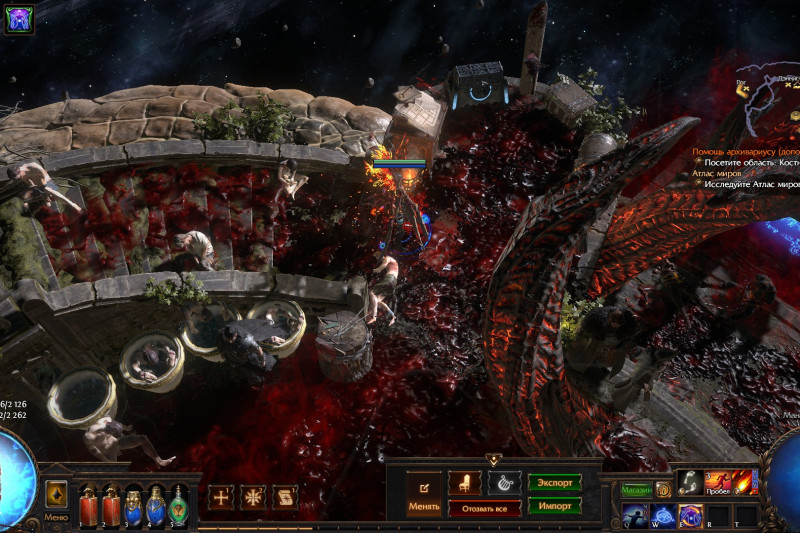Activate the W blue orb skill
Image resolution: width=800 pixels, height=533 pixels.
662,514
